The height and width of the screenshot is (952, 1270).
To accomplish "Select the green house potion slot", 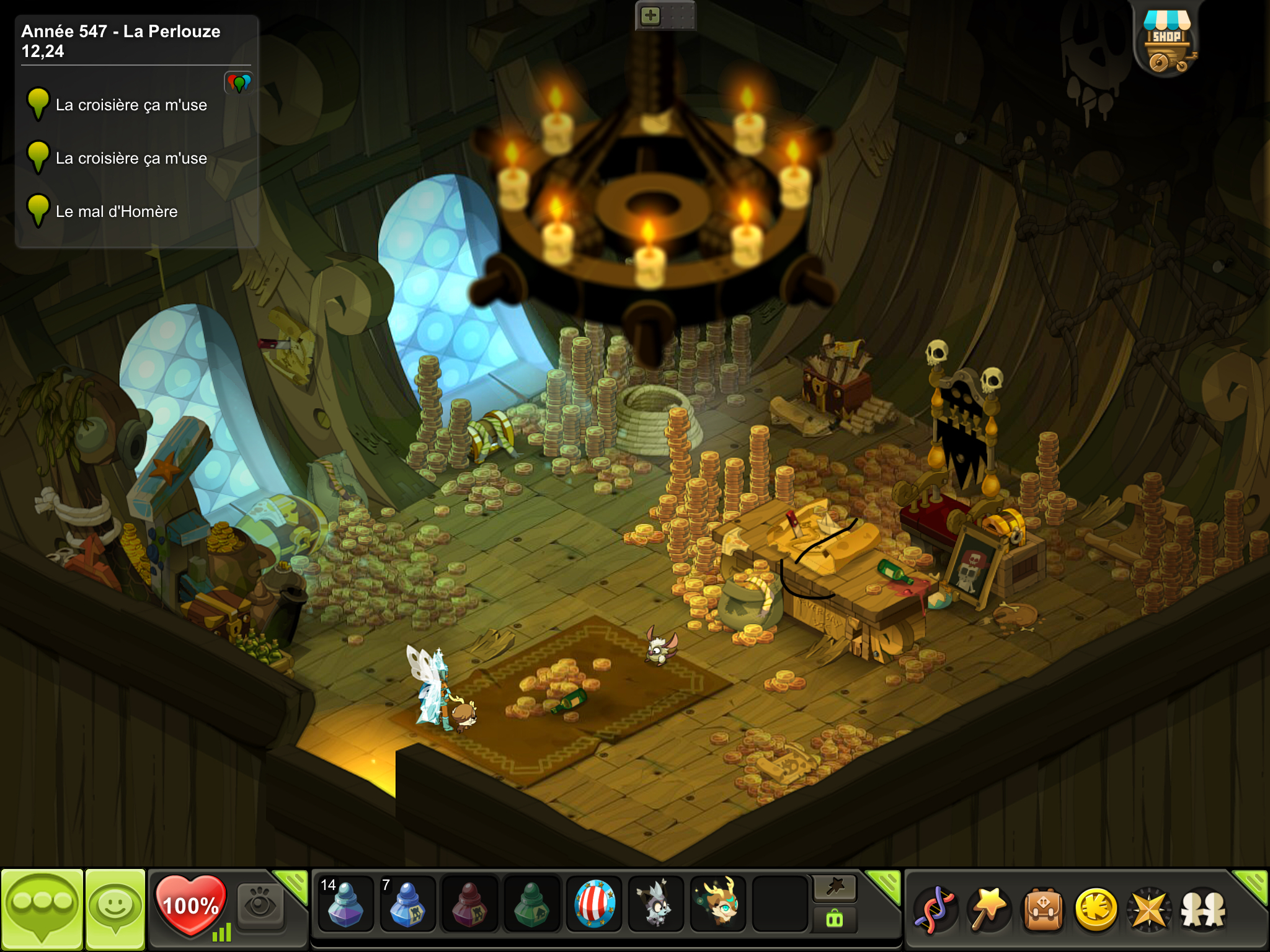I will coord(531,903).
